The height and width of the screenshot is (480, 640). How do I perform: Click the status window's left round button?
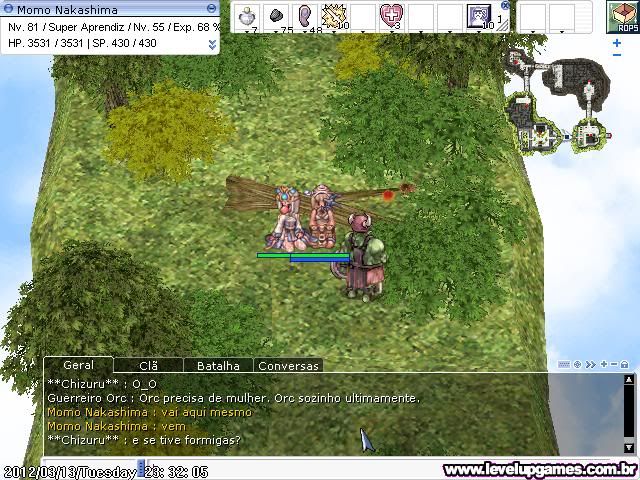tap(8, 9)
